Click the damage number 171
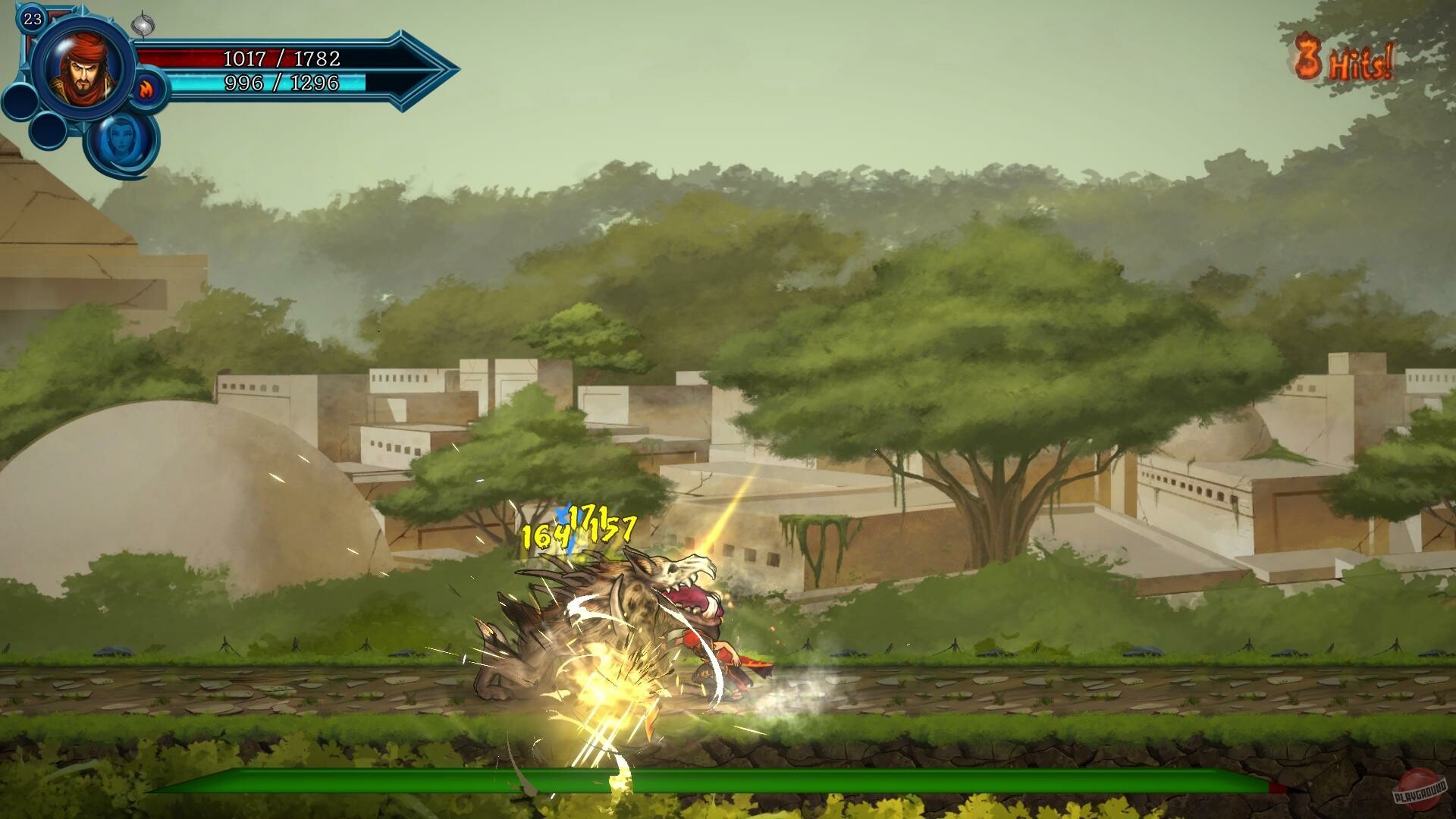Viewport: 1456px width, 819px height. pos(588,519)
